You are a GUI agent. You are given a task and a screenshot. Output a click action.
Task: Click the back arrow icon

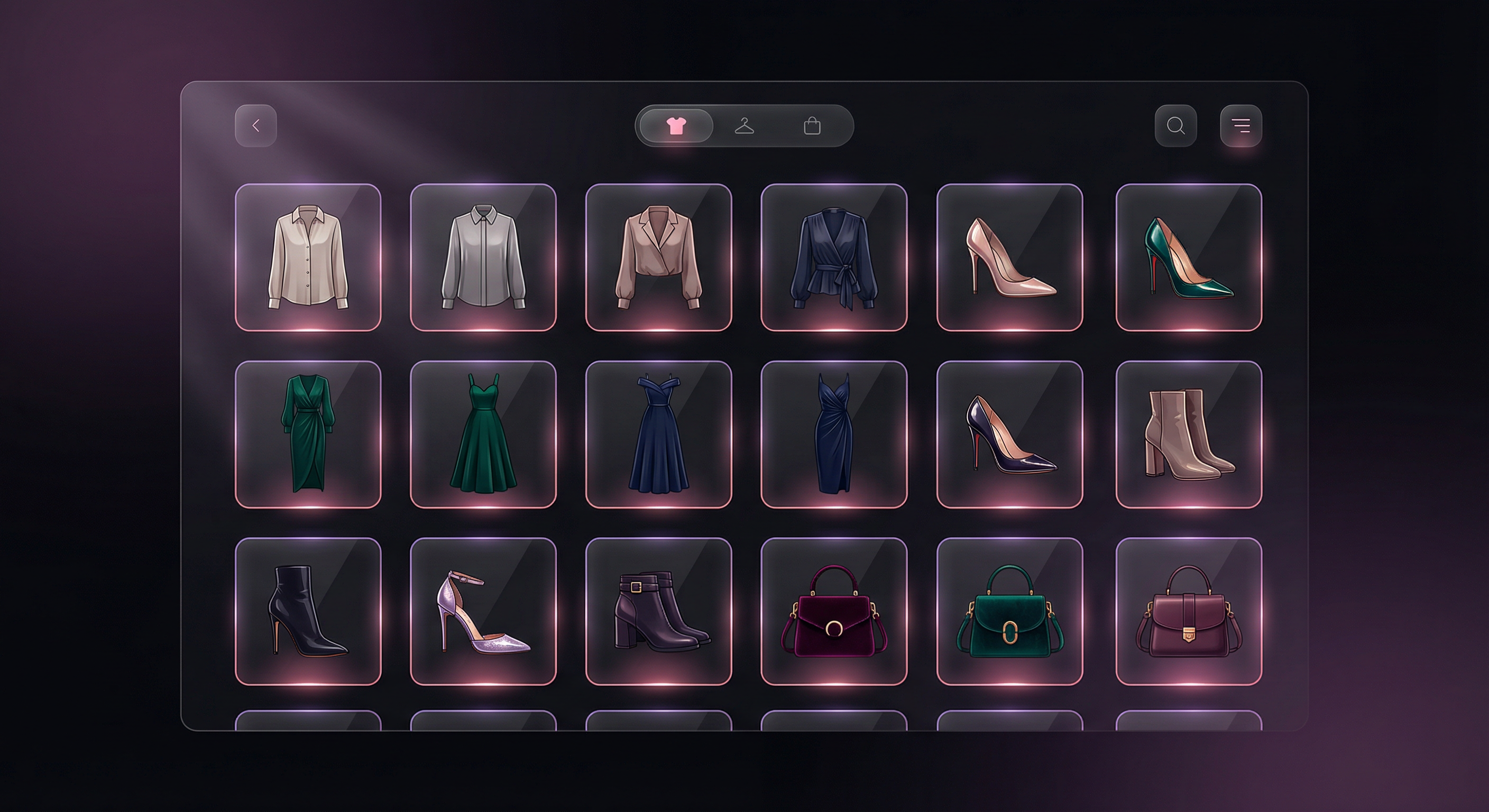pos(256,125)
